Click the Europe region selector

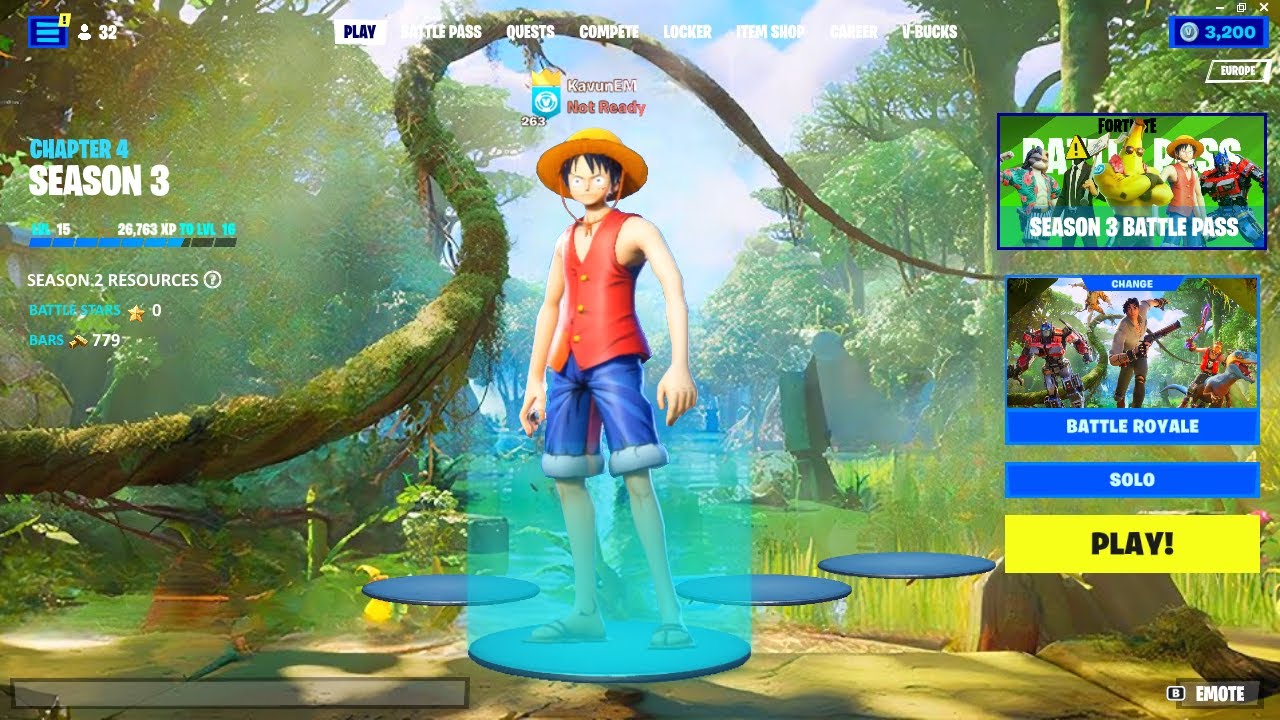[x=1237, y=72]
